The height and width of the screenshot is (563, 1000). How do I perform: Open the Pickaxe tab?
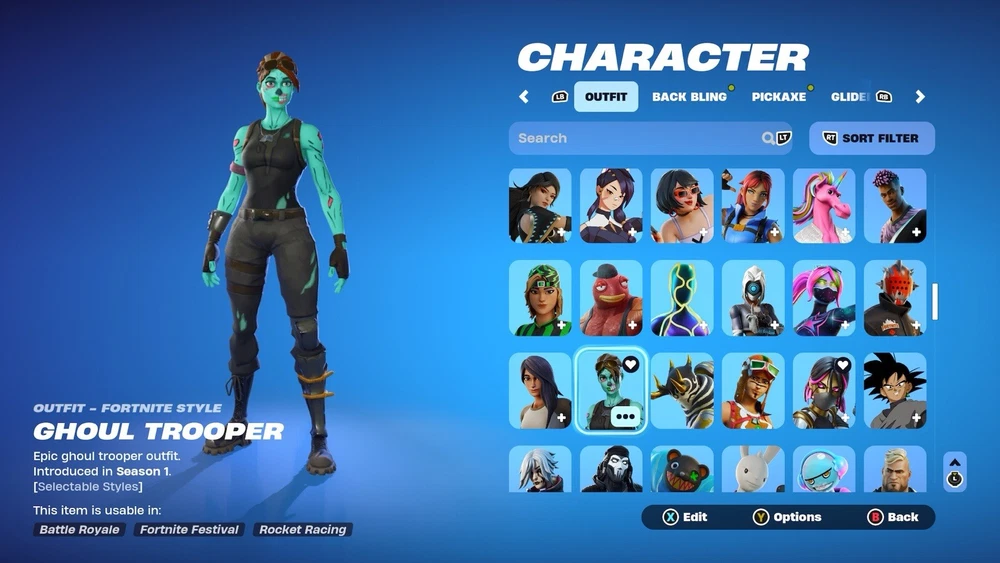(x=778, y=97)
